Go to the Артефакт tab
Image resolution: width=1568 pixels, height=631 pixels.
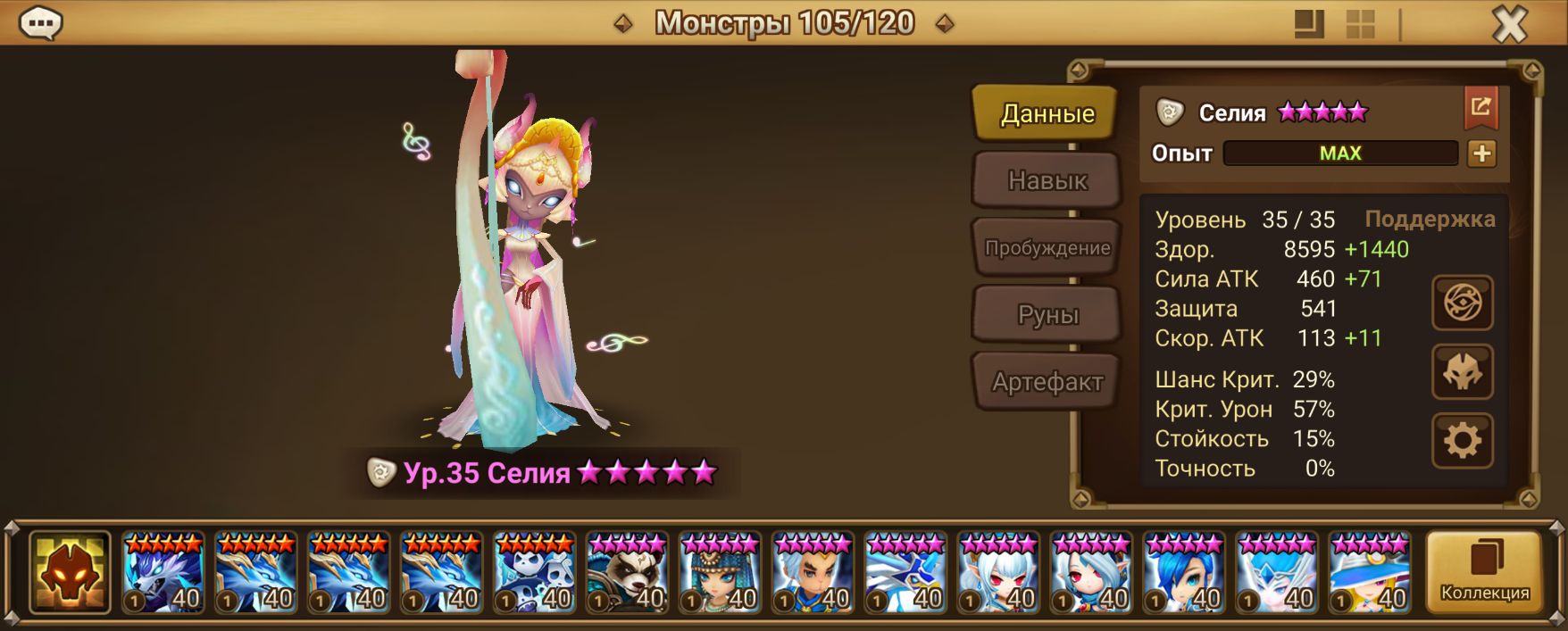pyautogui.click(x=1047, y=382)
